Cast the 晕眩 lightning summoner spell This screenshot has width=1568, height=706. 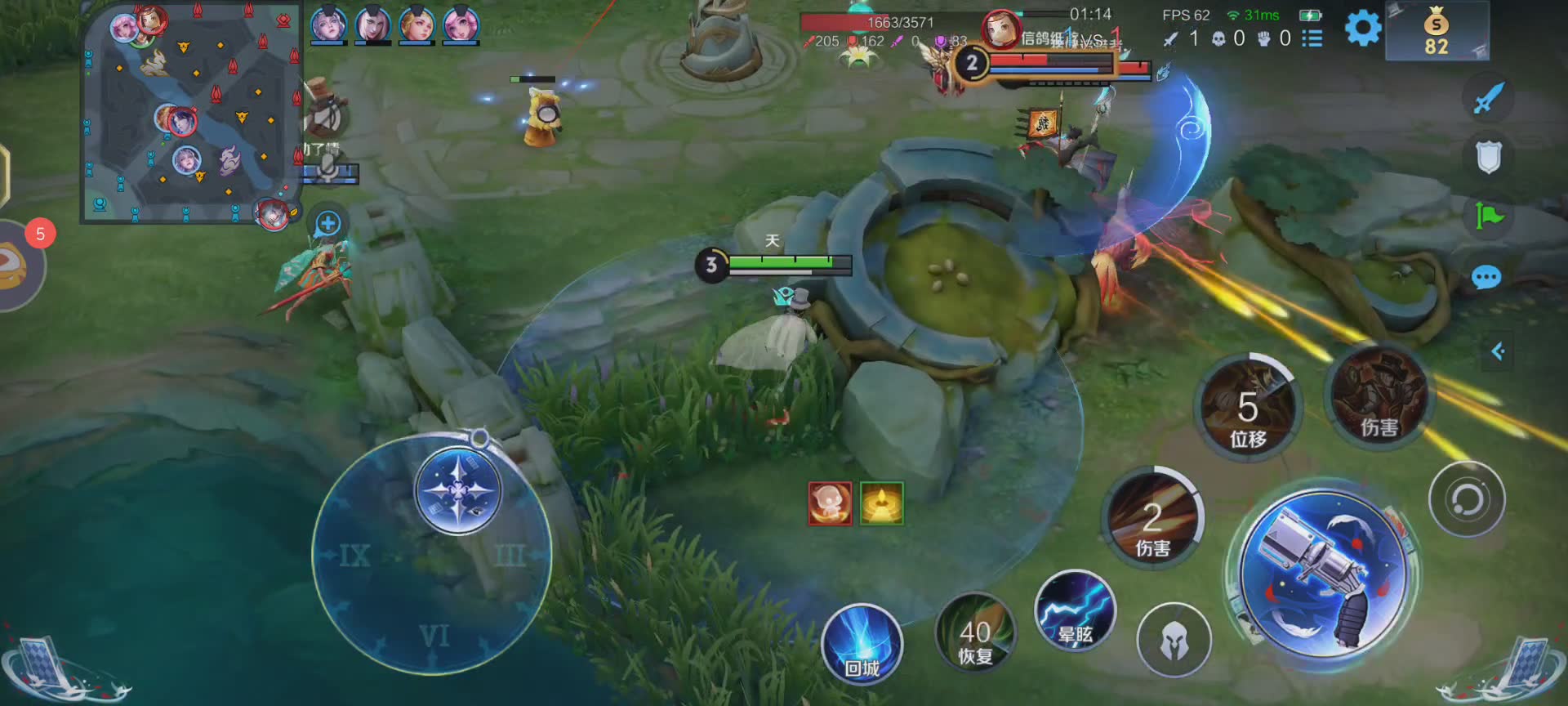pyautogui.click(x=1075, y=611)
